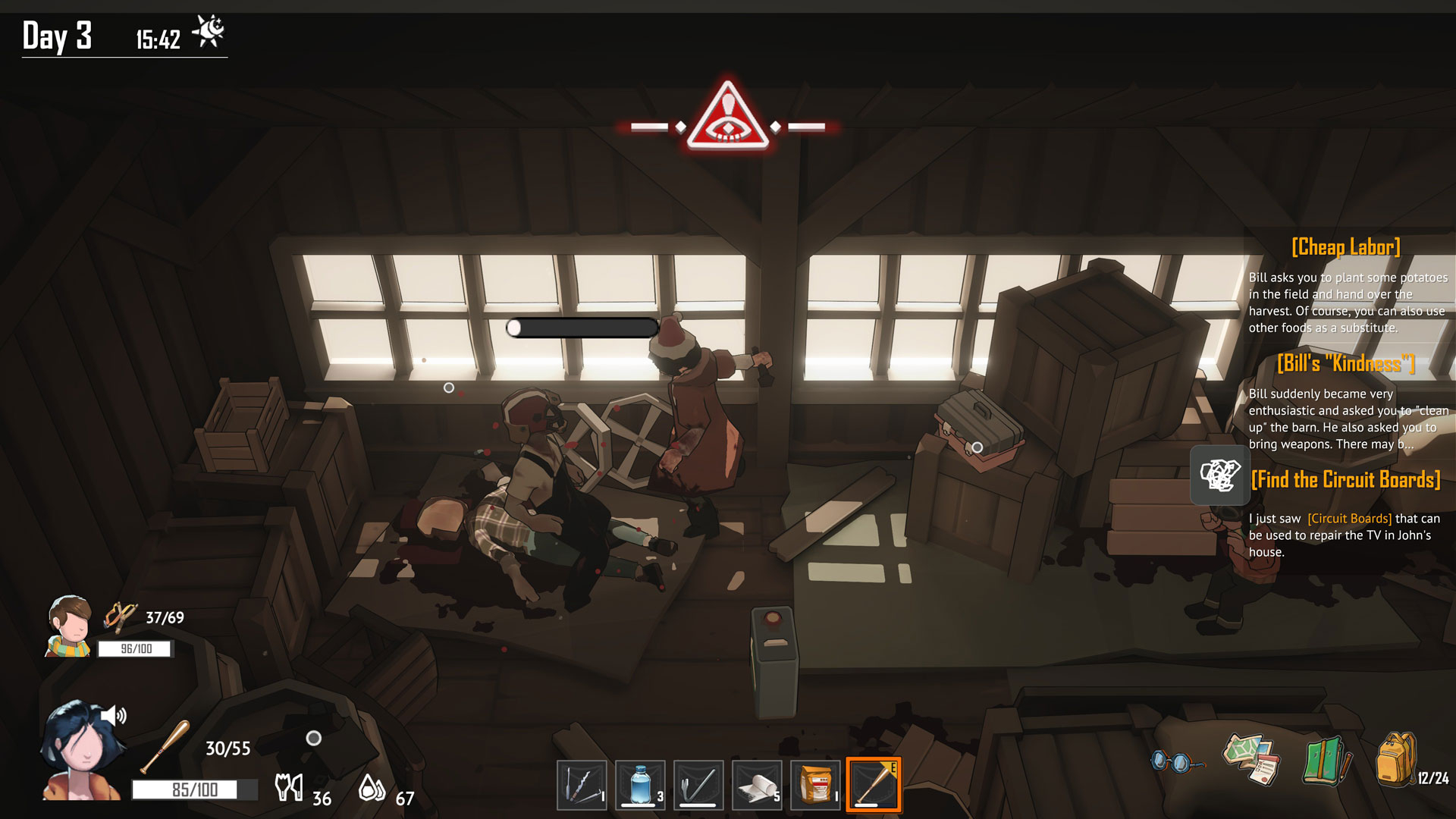Open the map and task list
The image size is (1456, 819).
pyautogui.click(x=1251, y=758)
